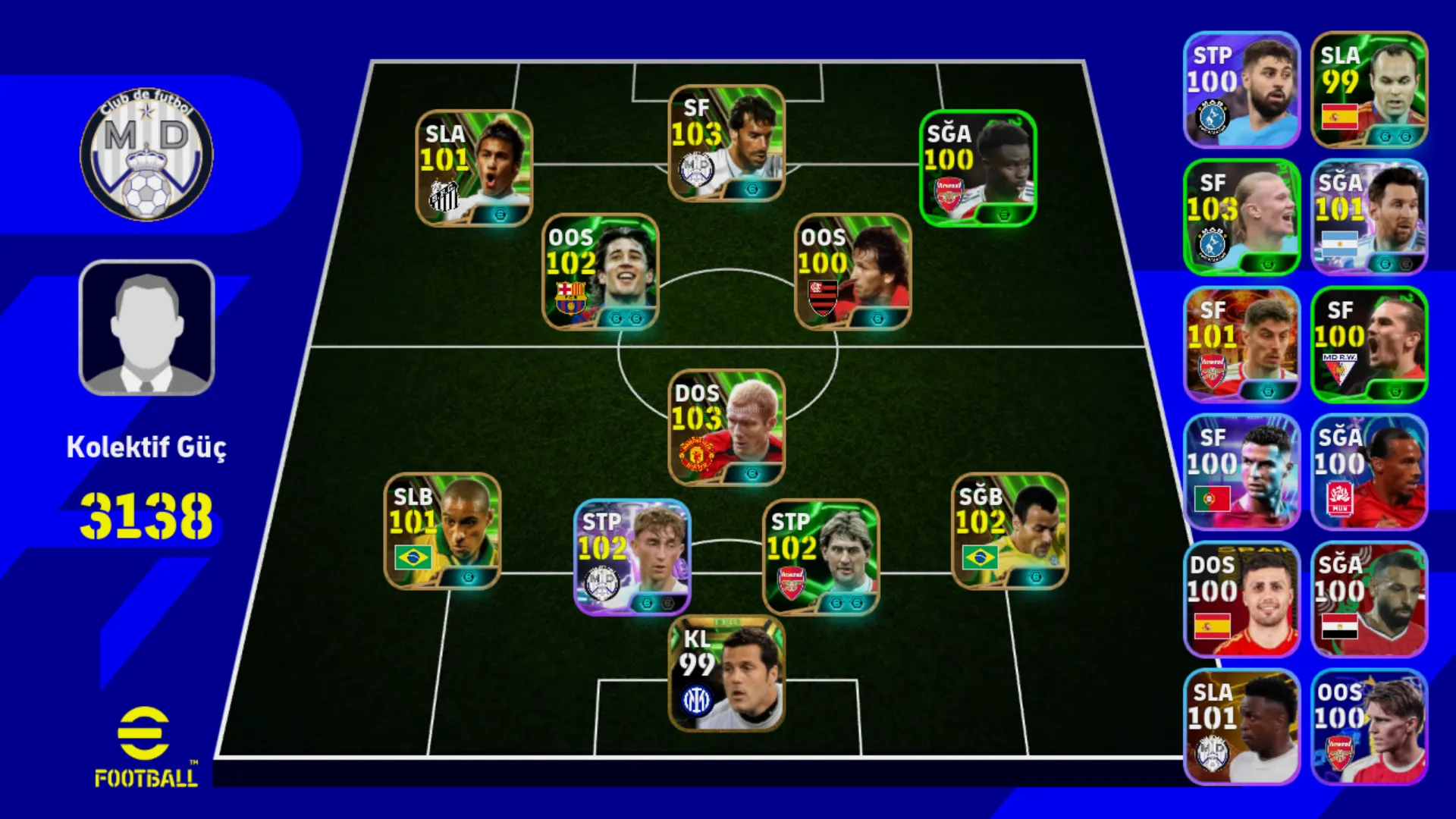Pick the SĞA 100 Egypt substitute card
The image size is (1456, 819).
[x=1369, y=599]
